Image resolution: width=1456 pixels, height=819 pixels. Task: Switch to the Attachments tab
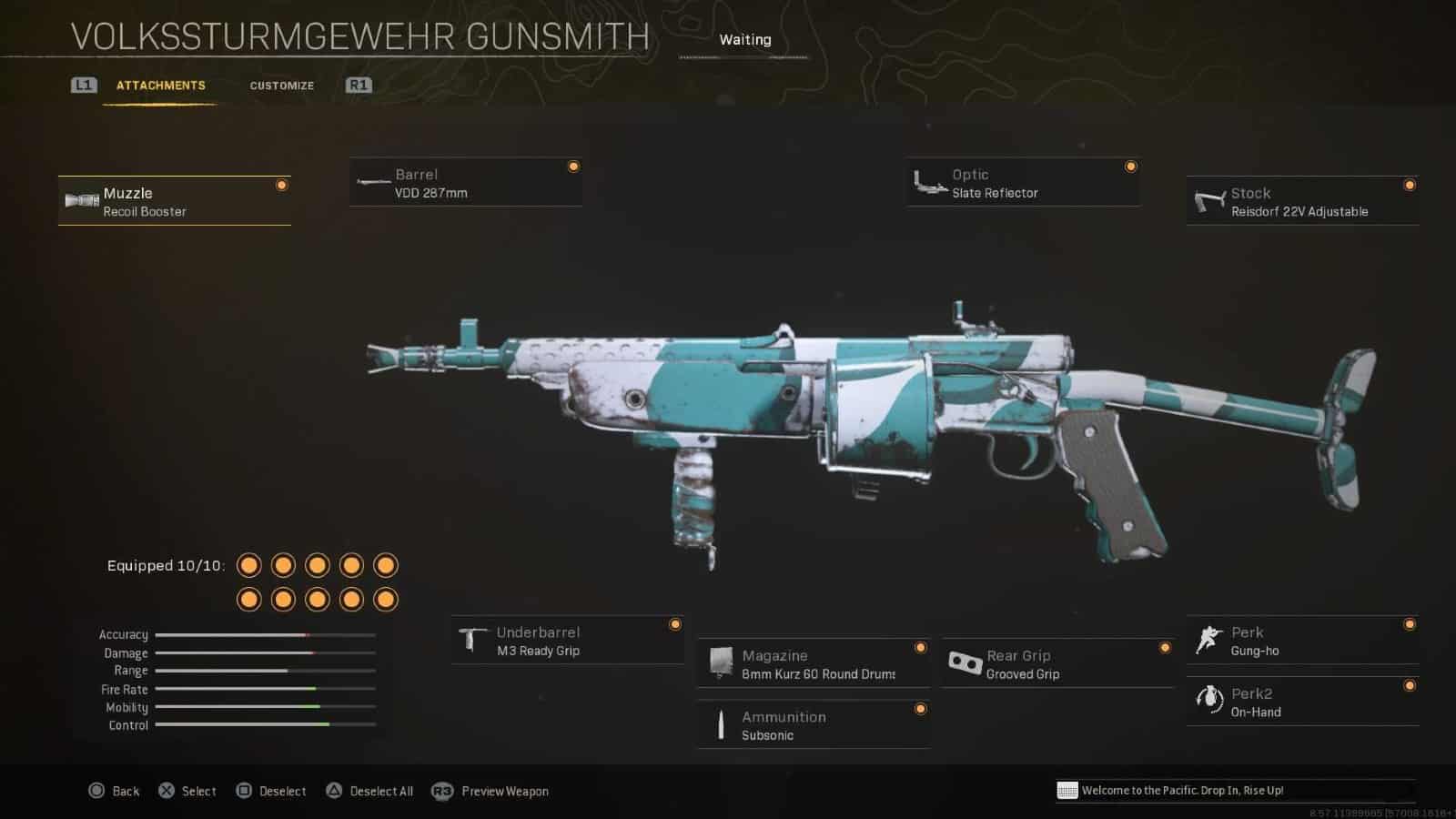160,86
